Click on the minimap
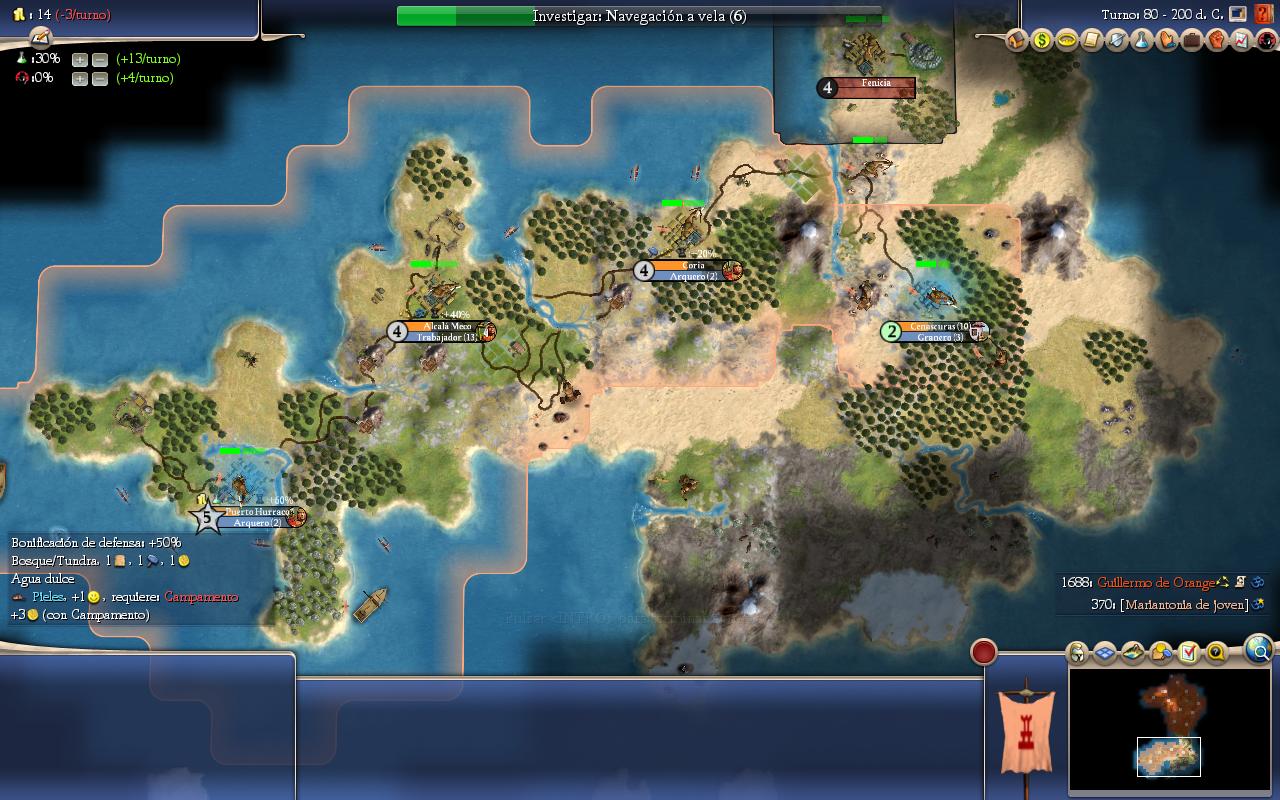Viewport: 1280px width, 800px height. 1169,729
